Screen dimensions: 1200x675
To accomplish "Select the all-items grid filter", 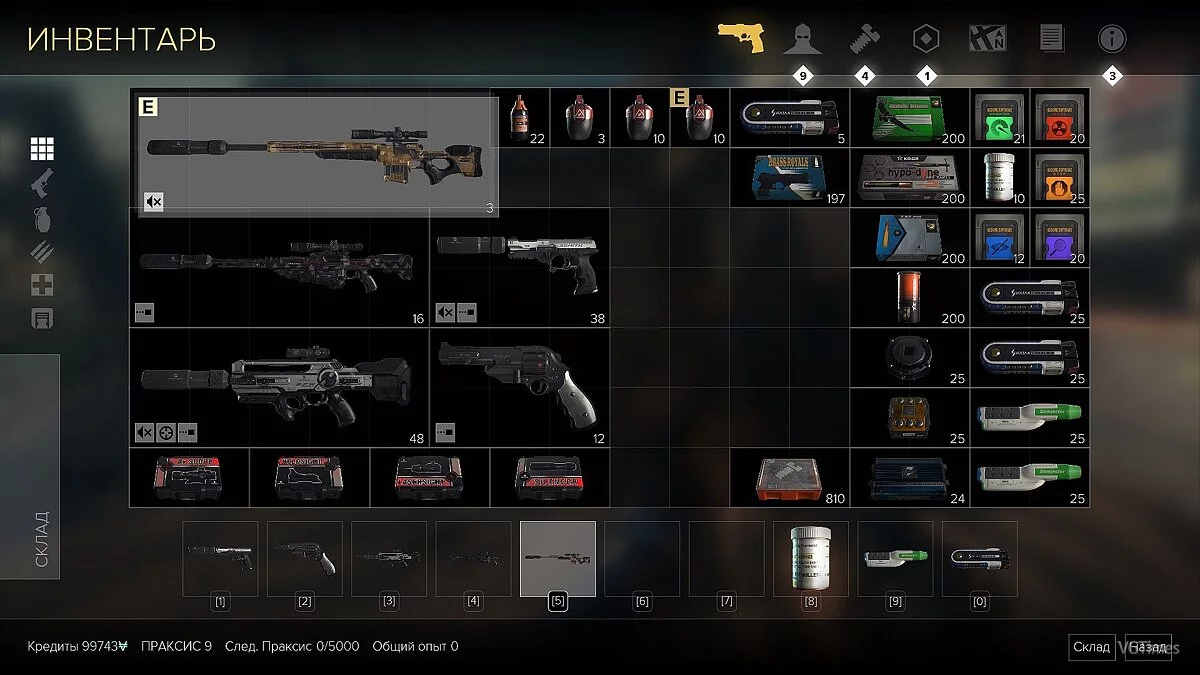I will pyautogui.click(x=42, y=149).
